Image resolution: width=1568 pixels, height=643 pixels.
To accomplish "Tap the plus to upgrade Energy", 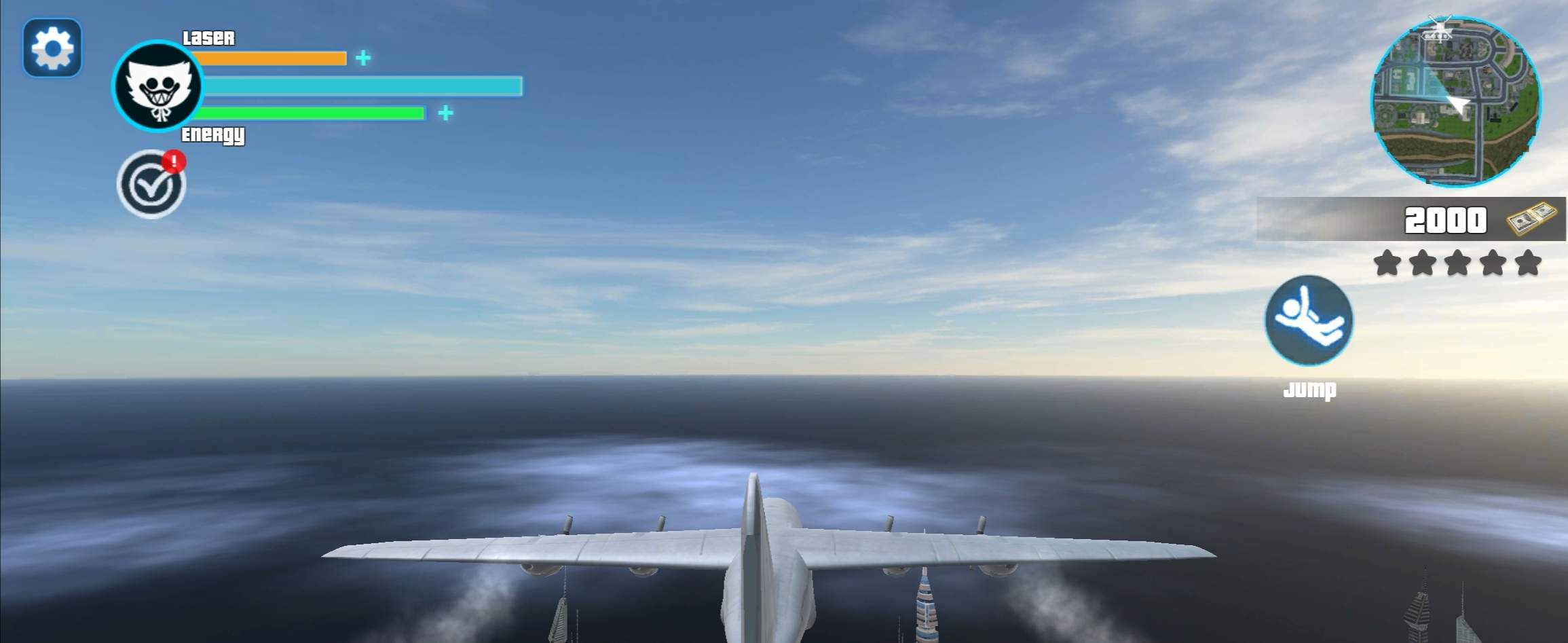I will [445, 113].
